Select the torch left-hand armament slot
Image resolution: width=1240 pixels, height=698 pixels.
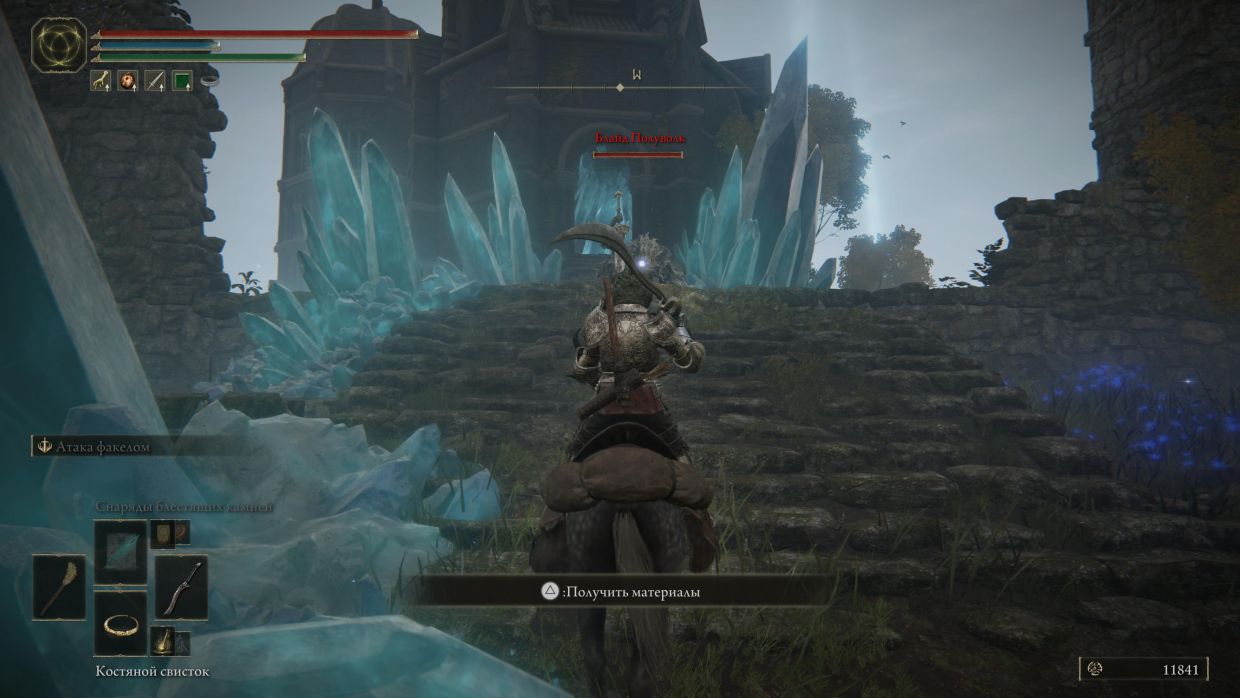click(59, 587)
